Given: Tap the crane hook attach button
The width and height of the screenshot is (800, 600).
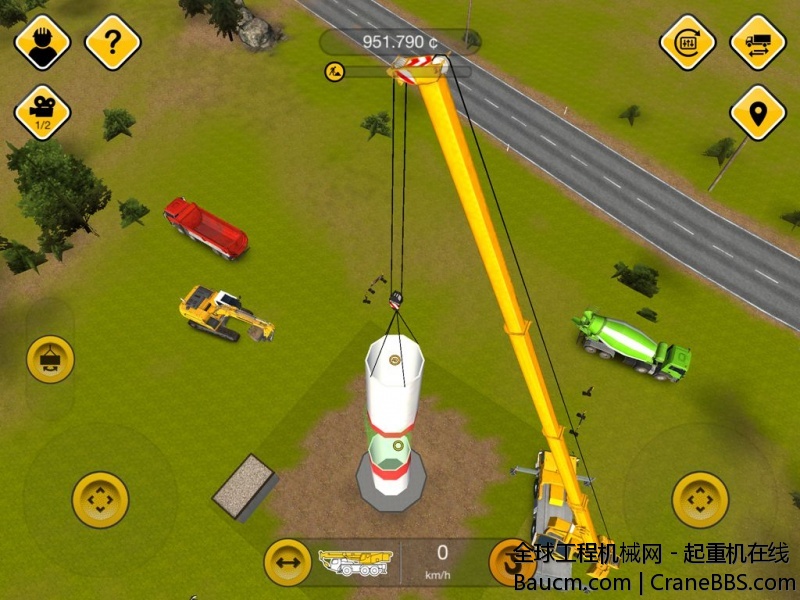Looking at the screenshot, I should 50,358.
